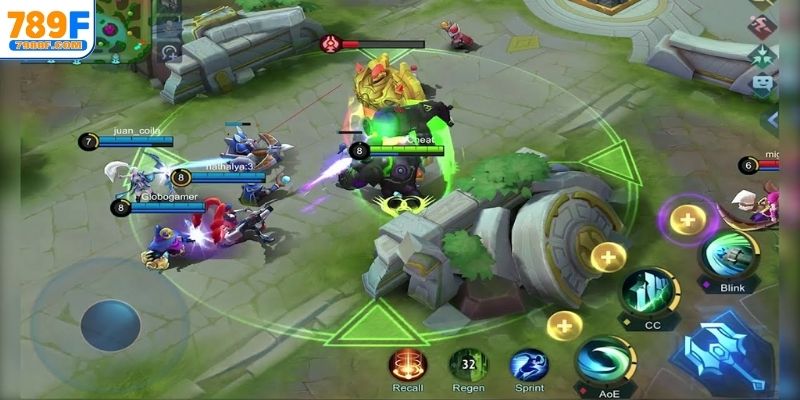
Task: Cast the AoE skill
Action: (602, 361)
